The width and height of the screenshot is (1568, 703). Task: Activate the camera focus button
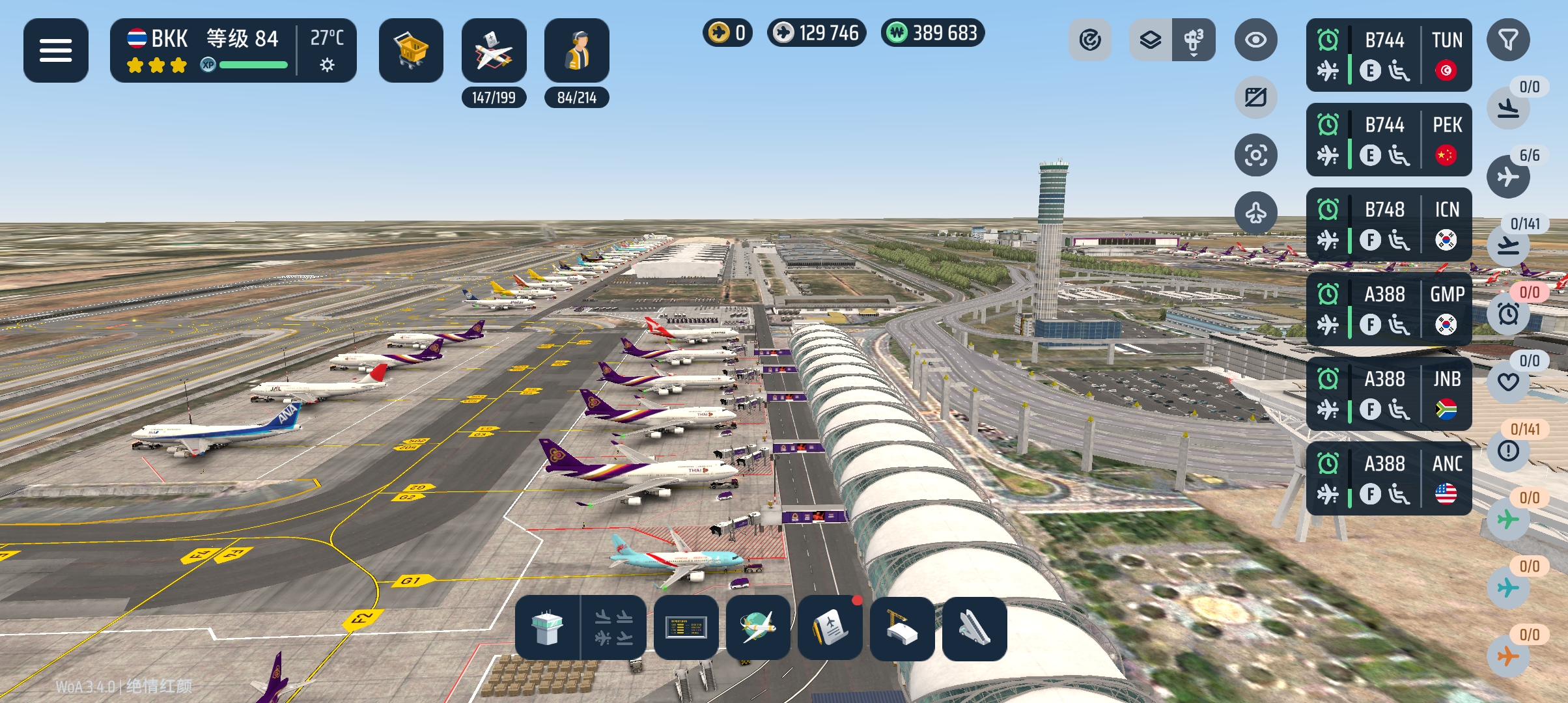coord(1255,155)
